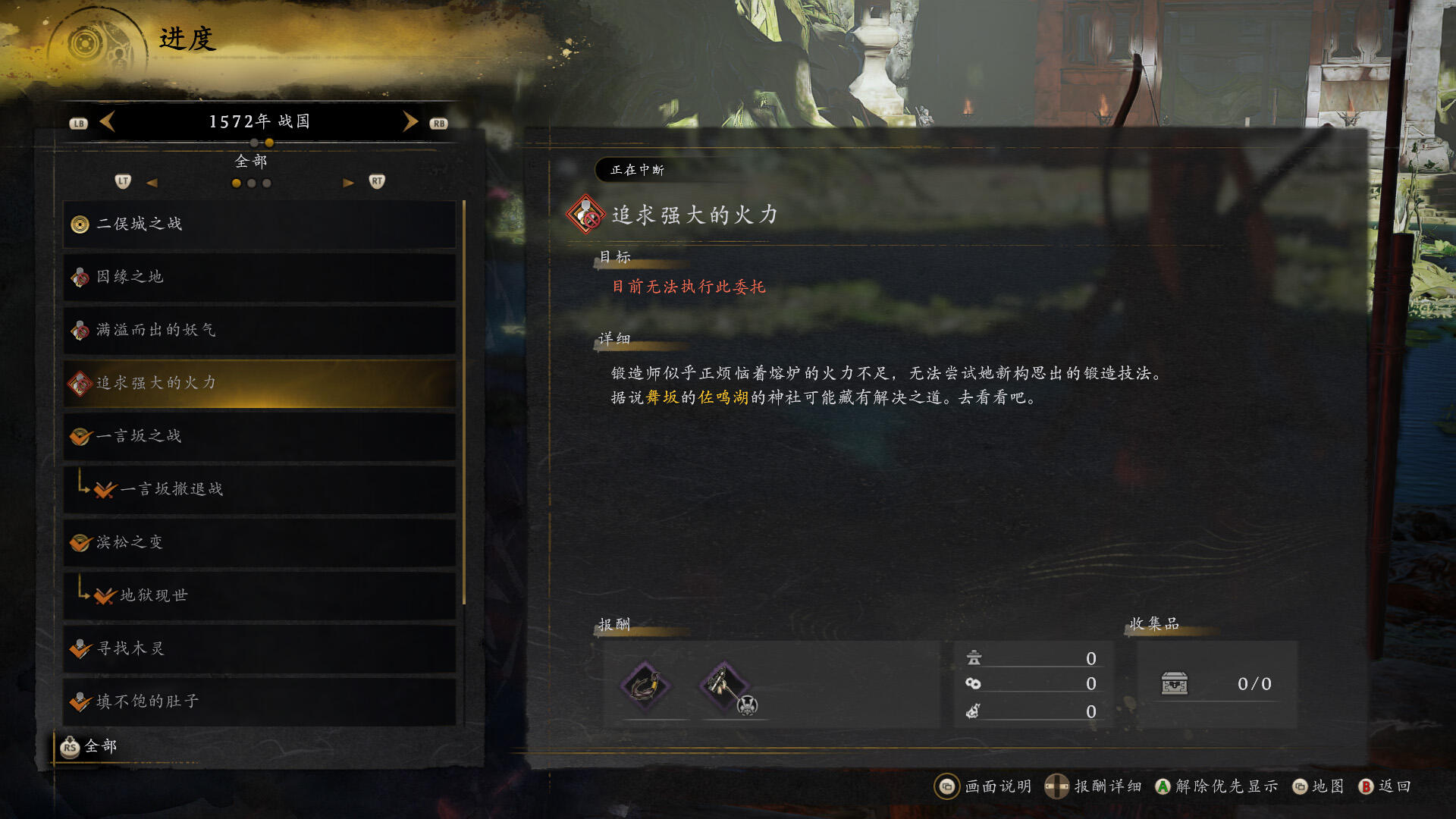The height and width of the screenshot is (819, 1456).
Task: Select the 二俣城之战 mission entry
Action: [x=259, y=224]
